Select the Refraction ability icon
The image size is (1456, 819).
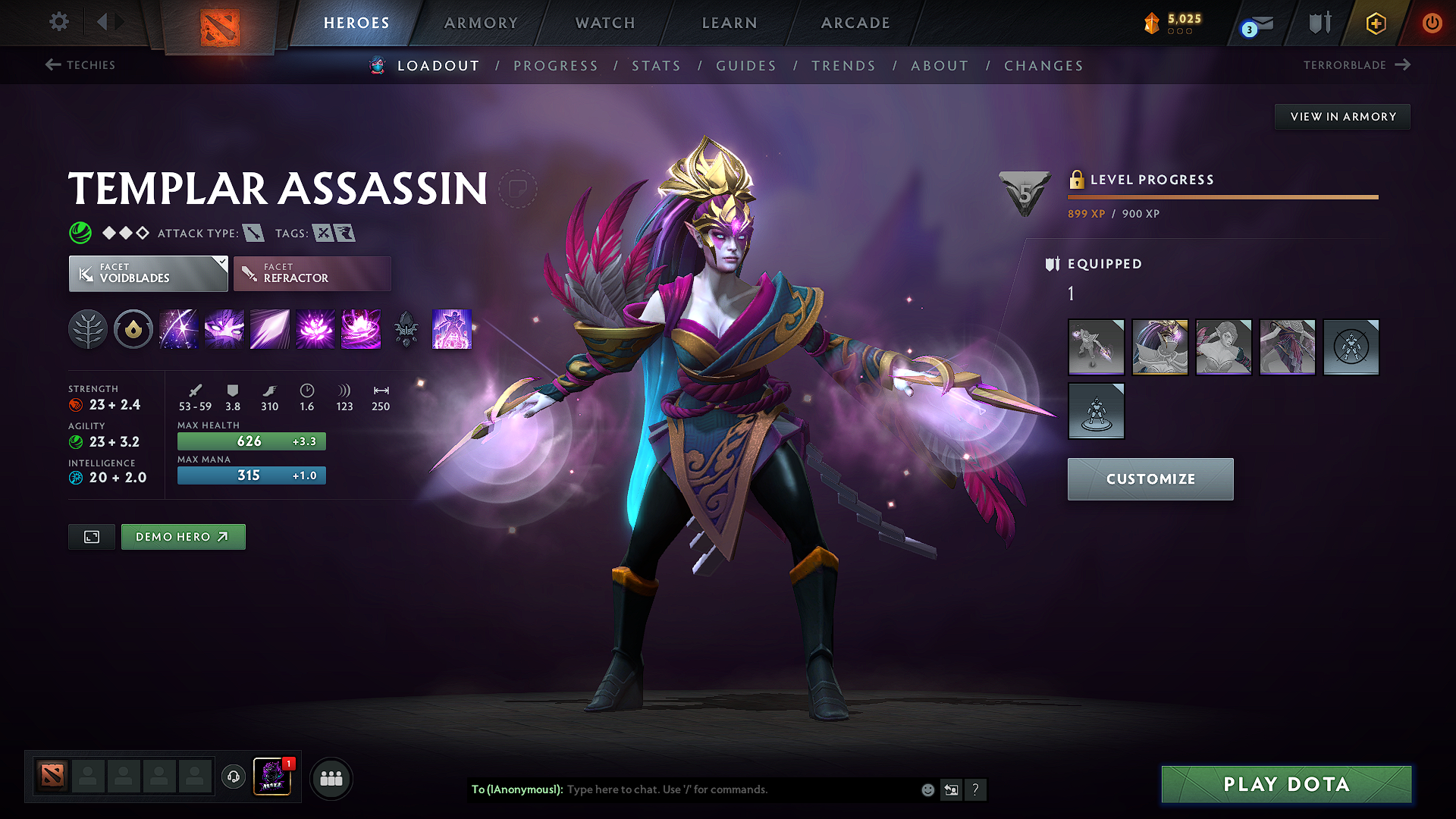pos(179,329)
